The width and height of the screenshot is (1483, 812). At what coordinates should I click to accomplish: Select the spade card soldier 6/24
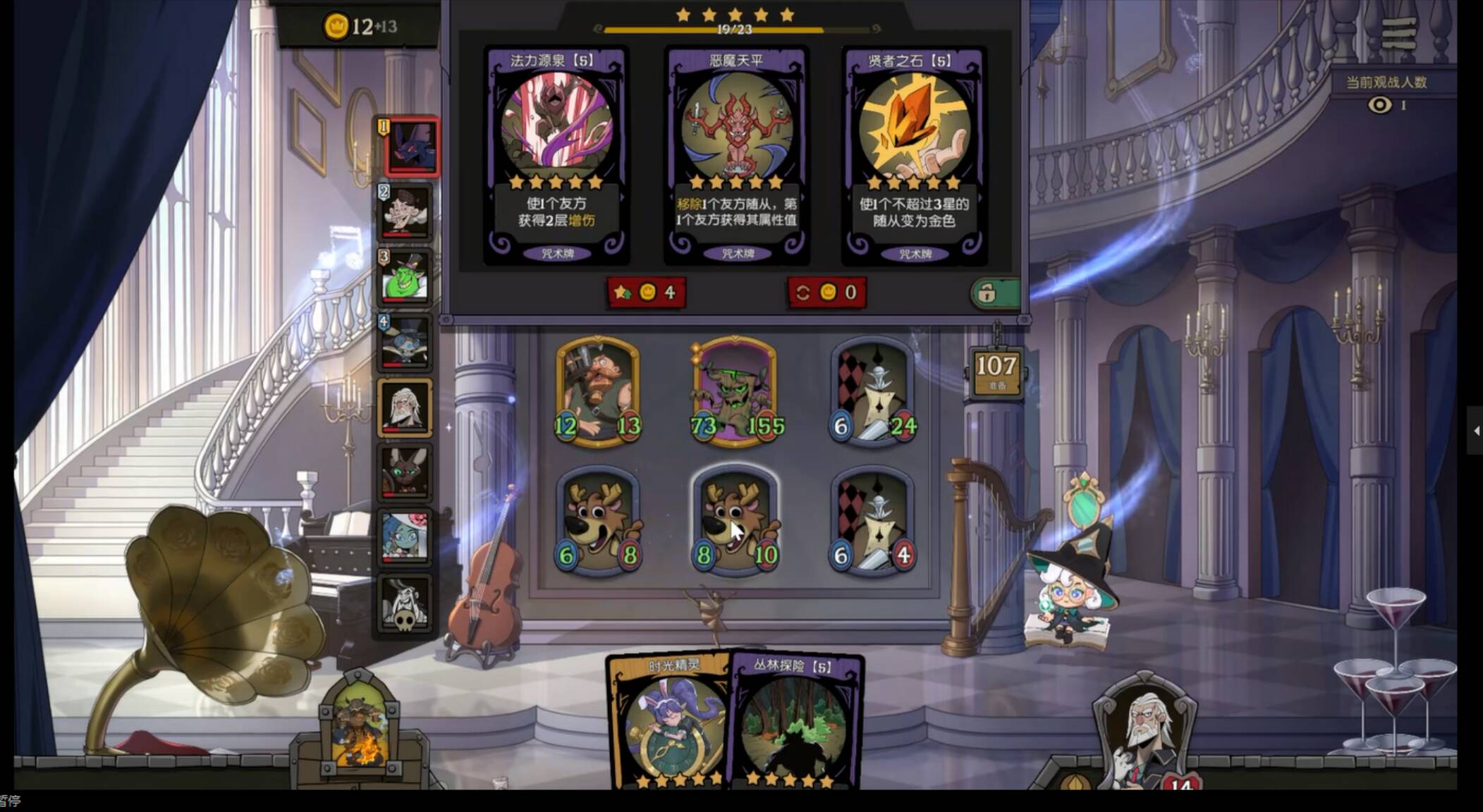click(872, 391)
